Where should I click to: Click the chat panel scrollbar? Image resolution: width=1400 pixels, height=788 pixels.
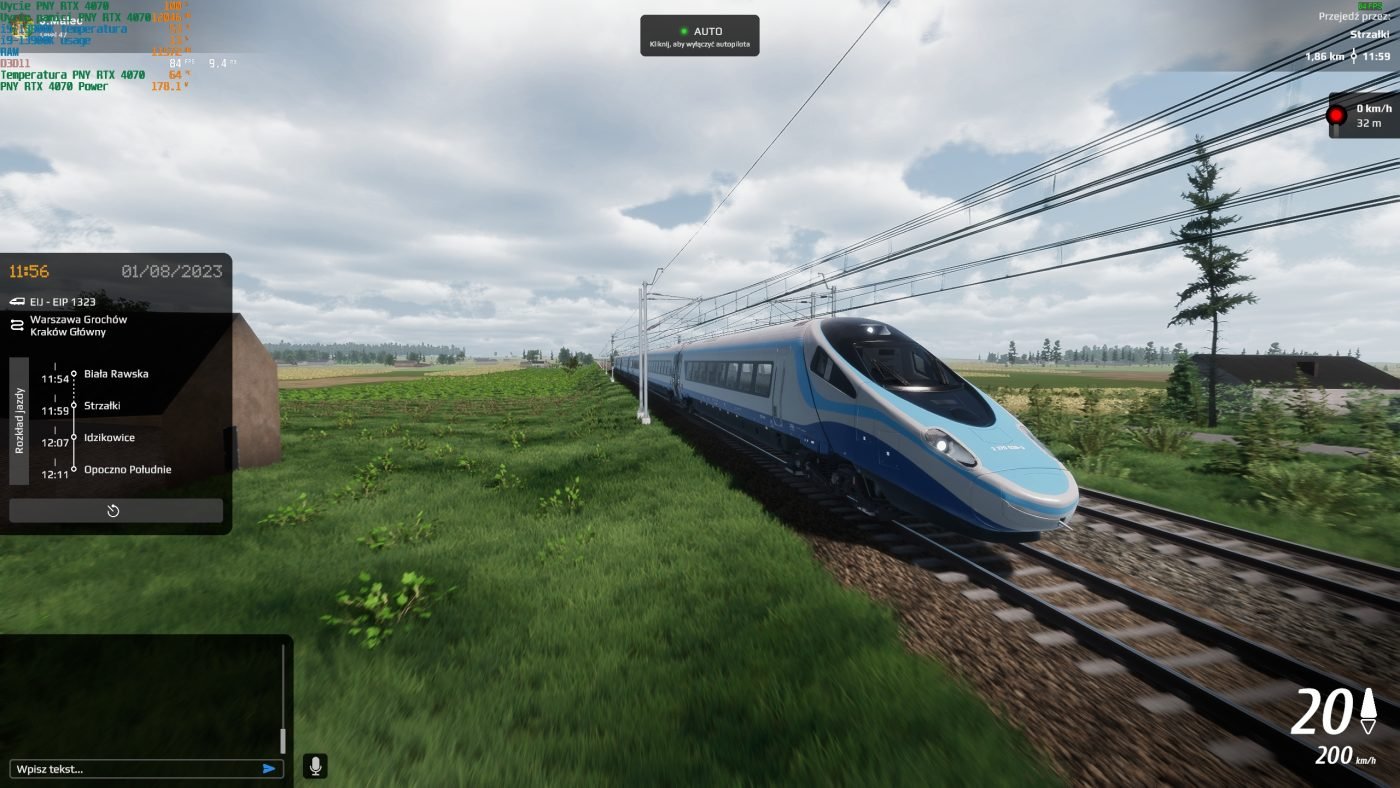pos(283,700)
